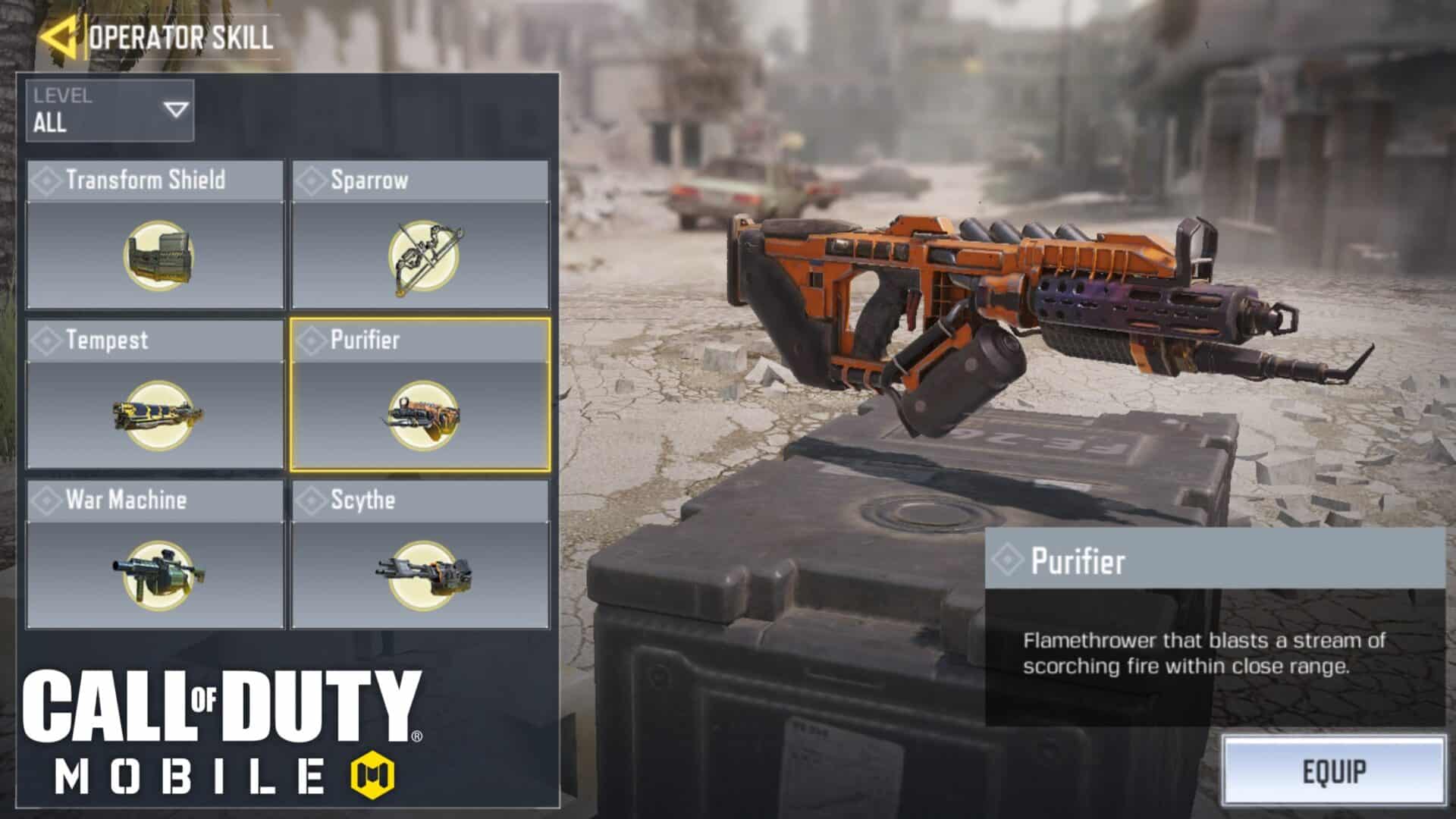Toggle the Scythe skill selection
Image resolution: width=1456 pixels, height=819 pixels.
[421, 550]
